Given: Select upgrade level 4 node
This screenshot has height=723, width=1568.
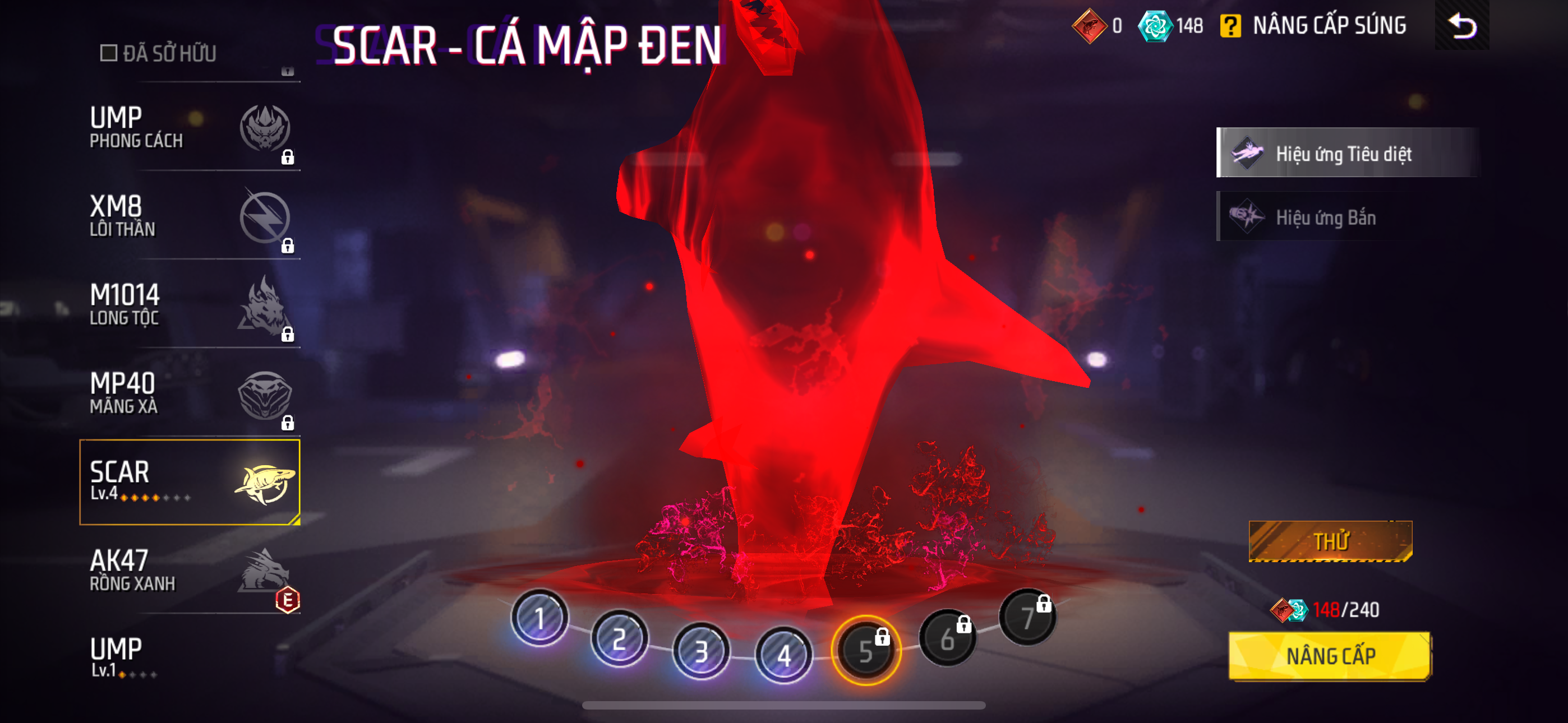Looking at the screenshot, I should 783,655.
